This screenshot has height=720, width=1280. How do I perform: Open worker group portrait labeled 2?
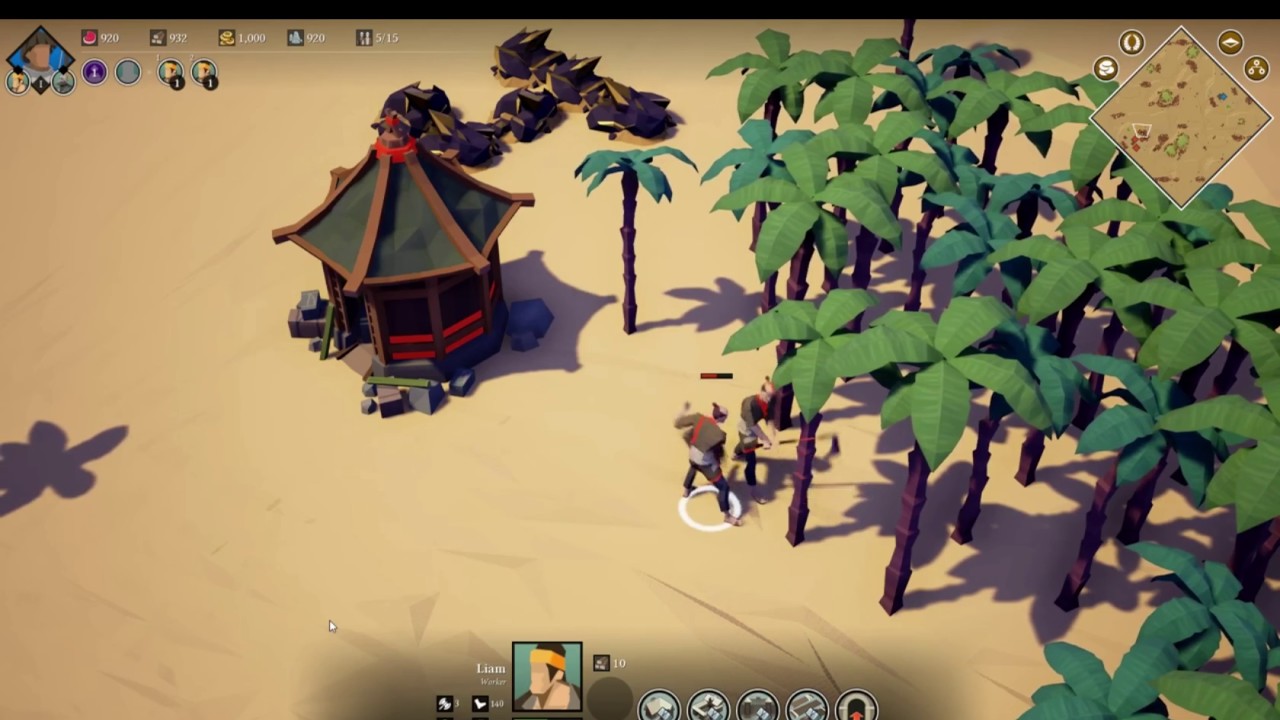(205, 72)
